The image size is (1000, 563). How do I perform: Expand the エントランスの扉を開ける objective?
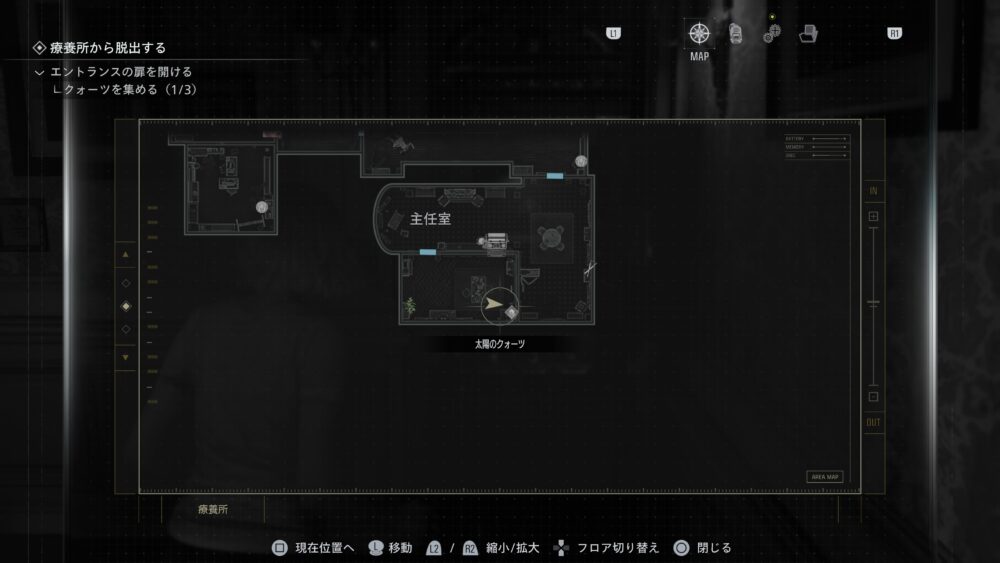40,72
